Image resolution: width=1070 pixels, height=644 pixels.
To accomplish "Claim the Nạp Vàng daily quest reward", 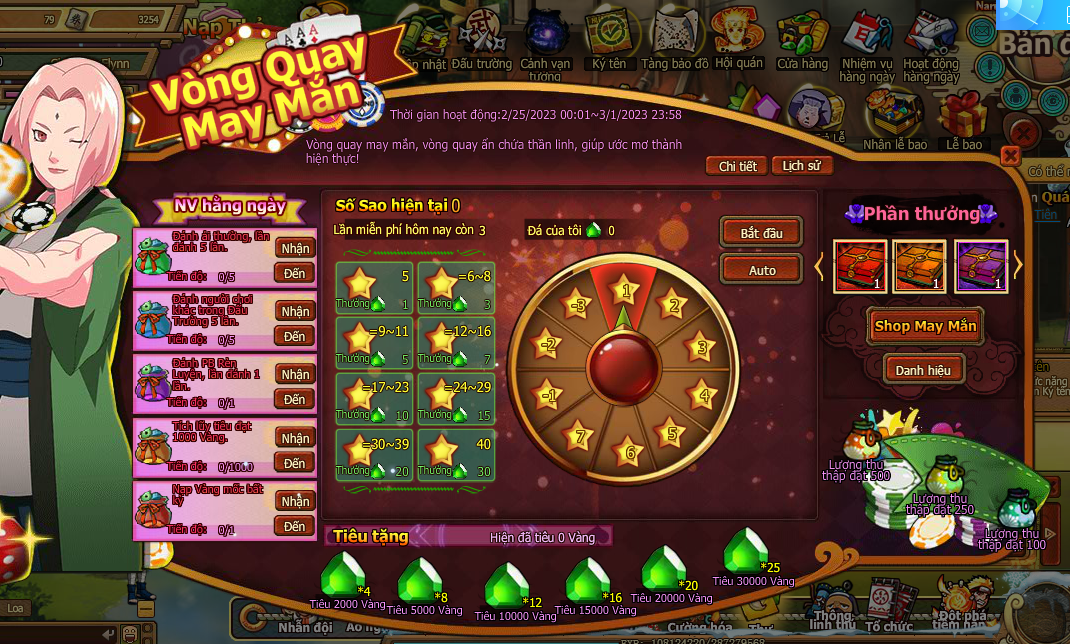I will (x=295, y=501).
